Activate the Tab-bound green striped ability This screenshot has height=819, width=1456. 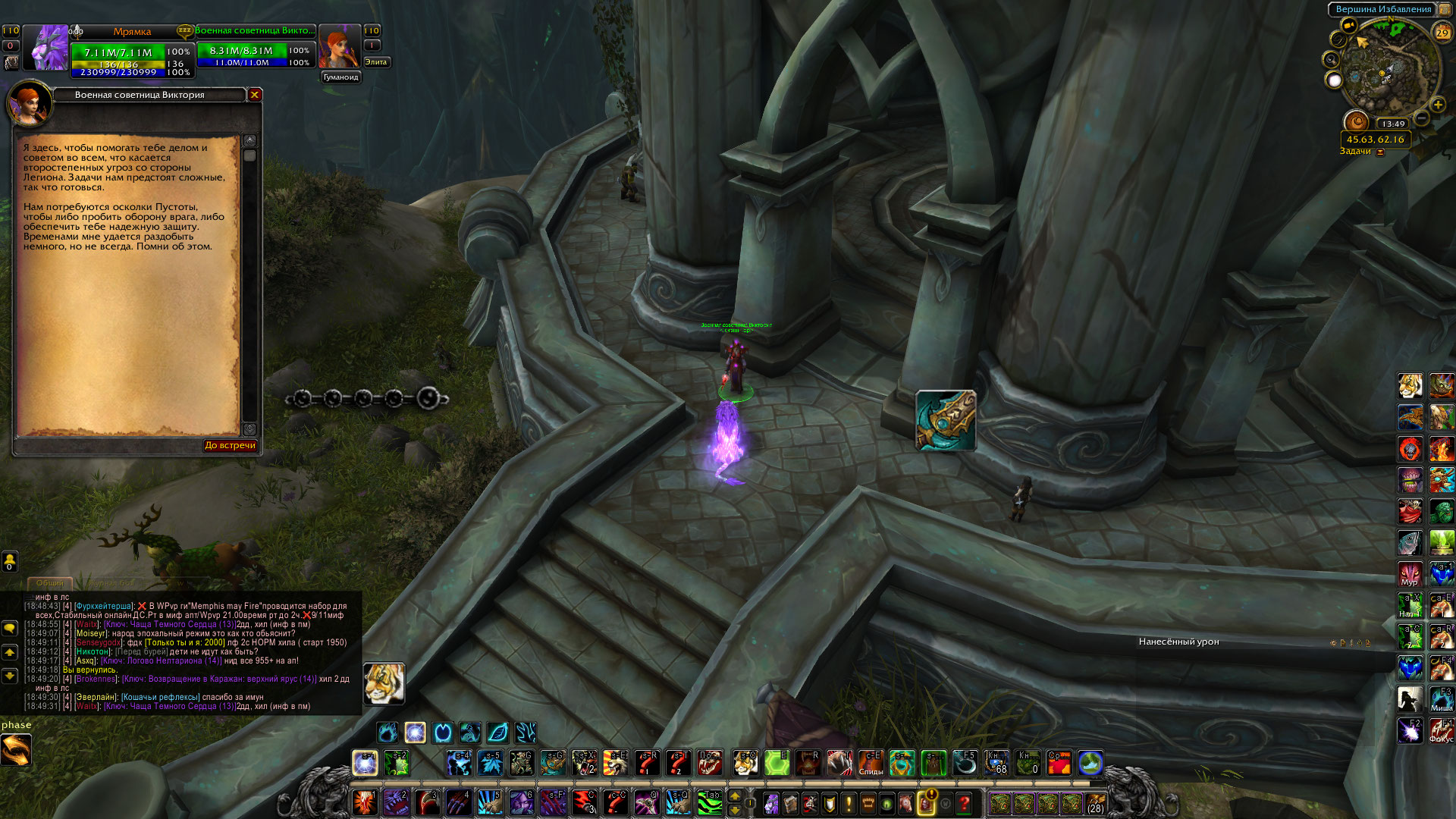point(709,802)
